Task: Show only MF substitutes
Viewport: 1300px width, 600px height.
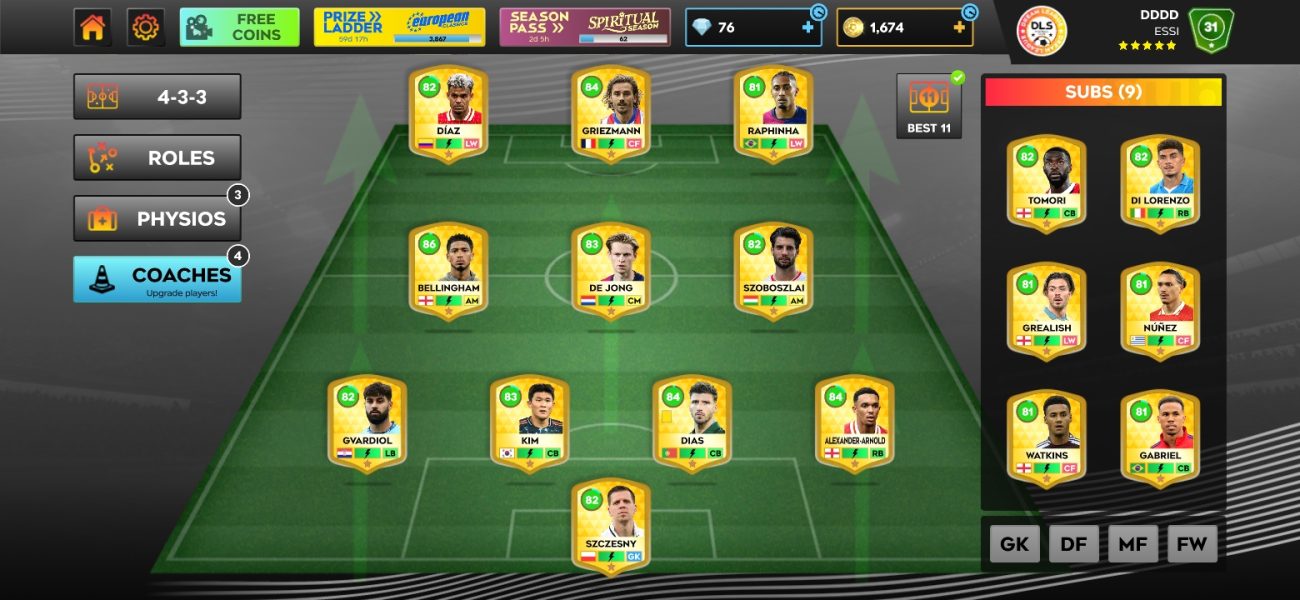Action: 1133,544
